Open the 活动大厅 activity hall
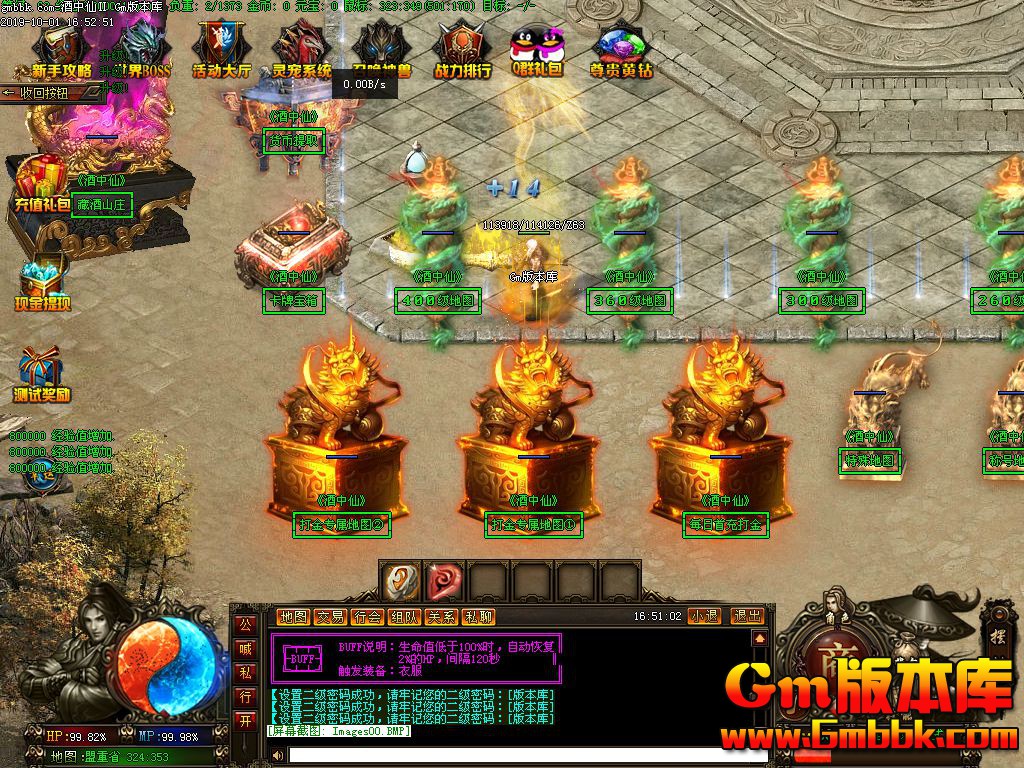Image resolution: width=1024 pixels, height=768 pixels. pos(221,50)
